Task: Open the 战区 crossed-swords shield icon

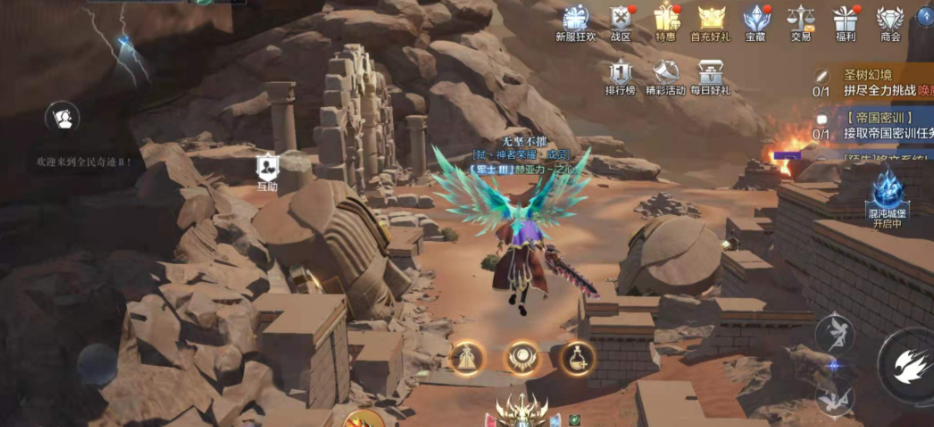Action: (x=621, y=20)
